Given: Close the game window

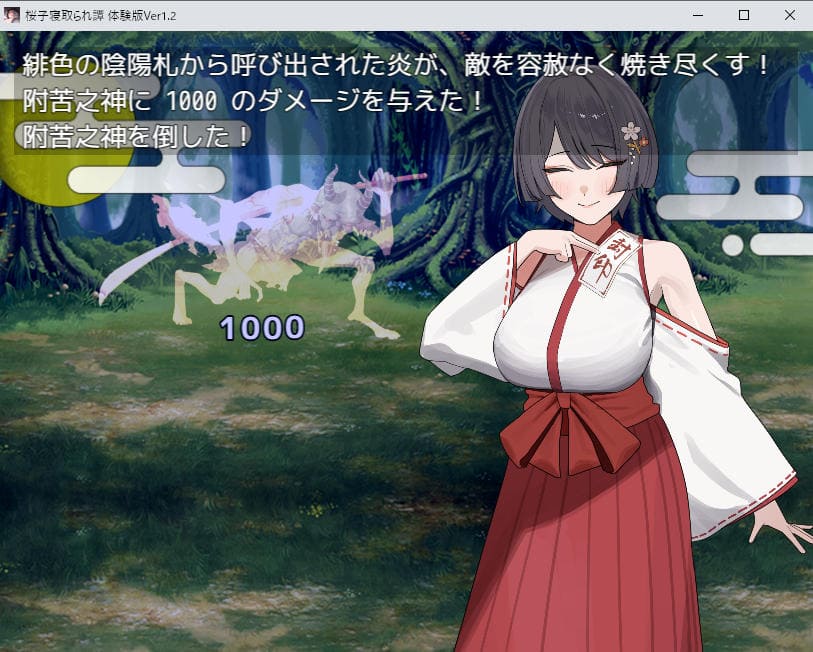Looking at the screenshot, I should [x=790, y=15].
